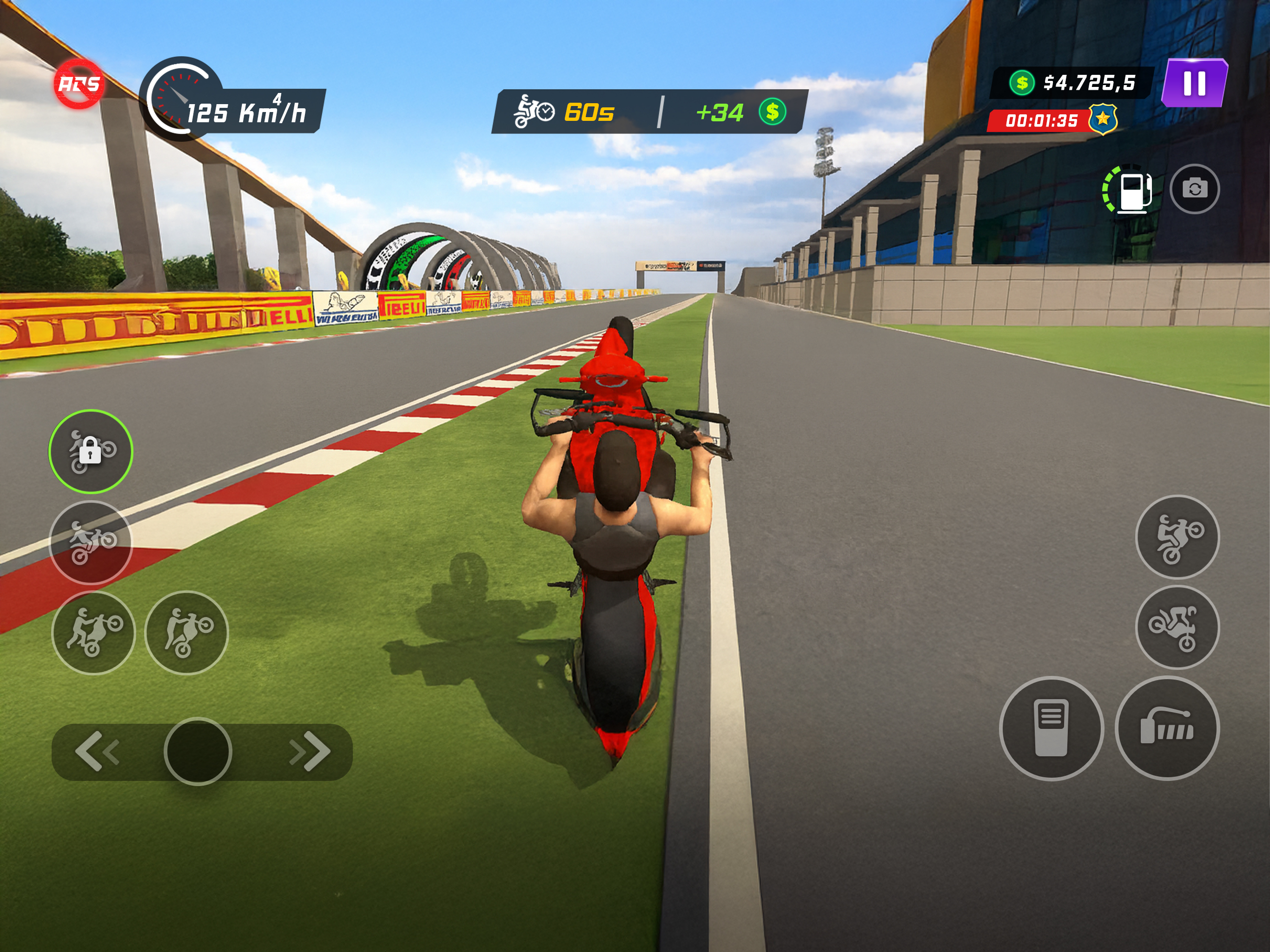Tap the green dollar coin by the balance

pos(1022,83)
